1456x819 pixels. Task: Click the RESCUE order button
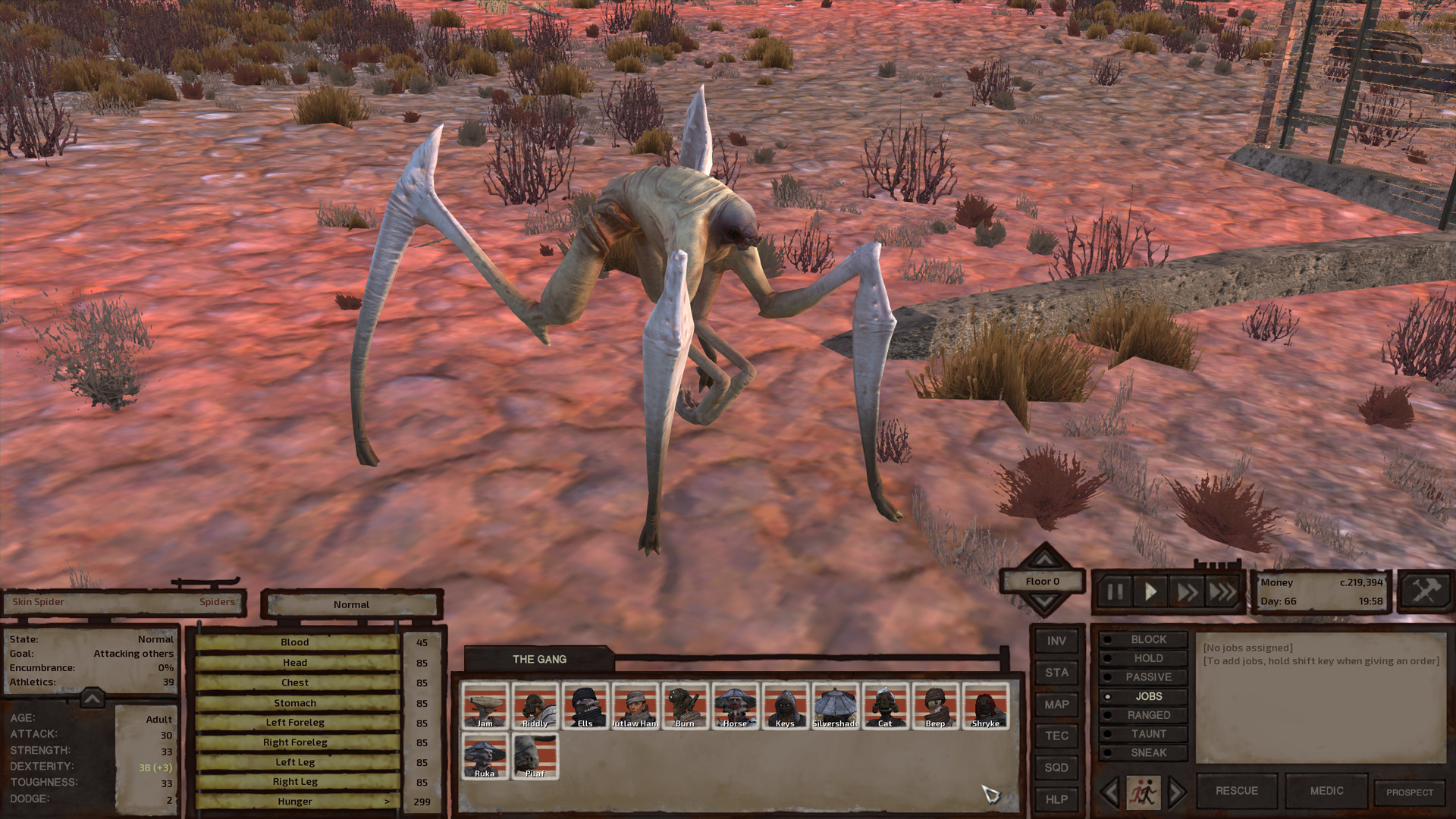coord(1236,791)
